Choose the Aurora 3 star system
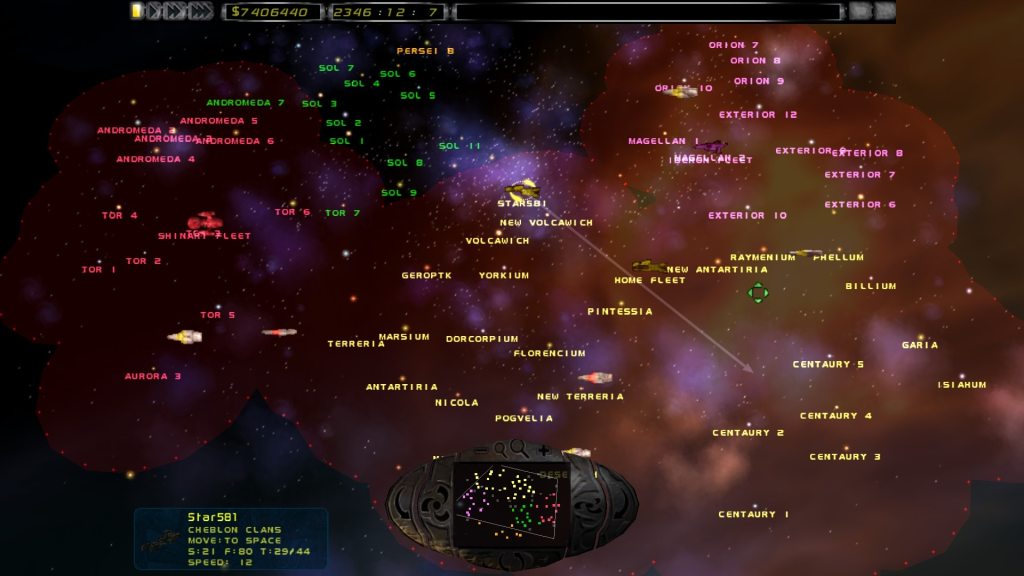Screen dimensions: 1024x576 tap(153, 376)
